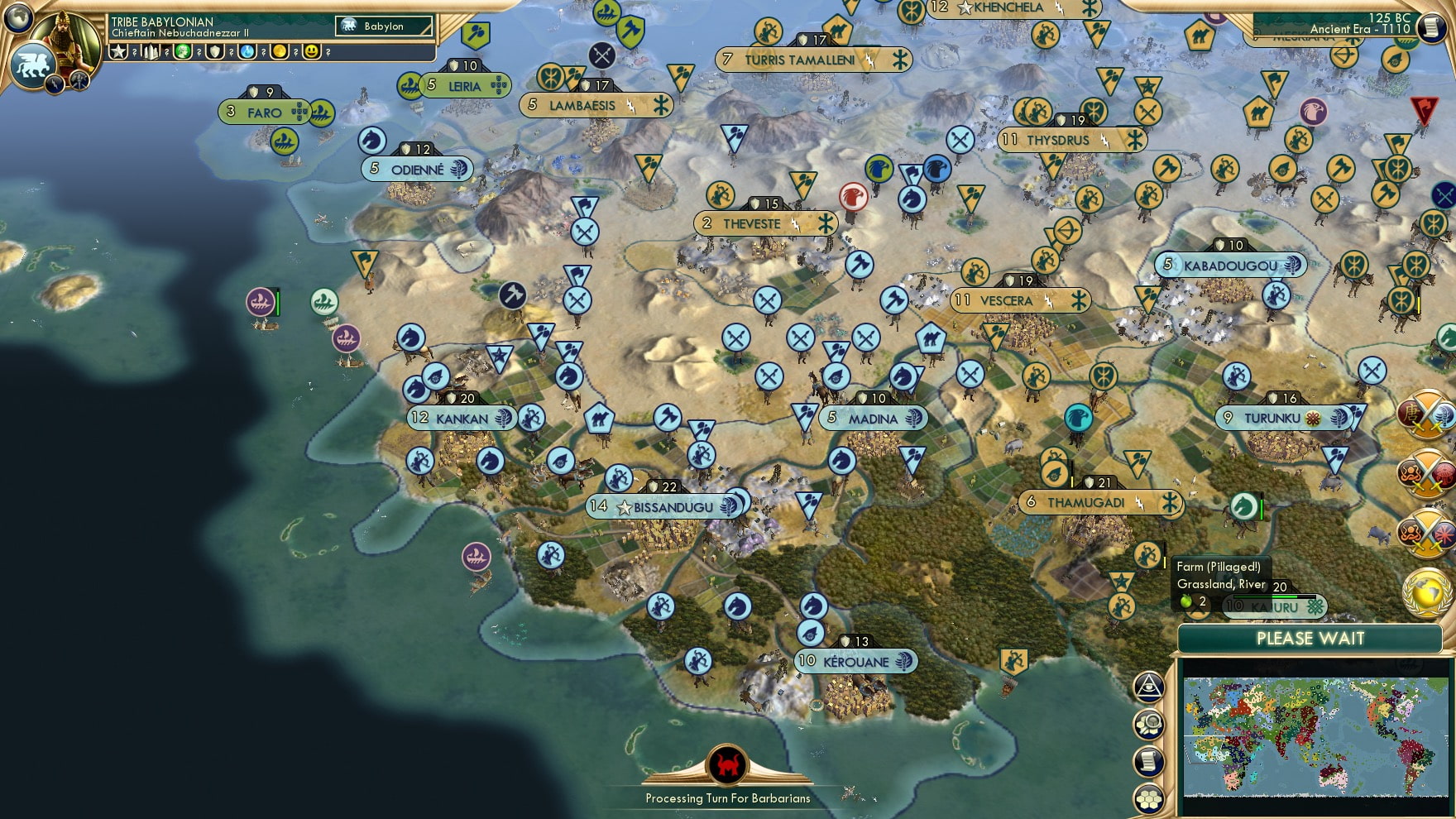Select the Bissandugu city banner

[664, 507]
